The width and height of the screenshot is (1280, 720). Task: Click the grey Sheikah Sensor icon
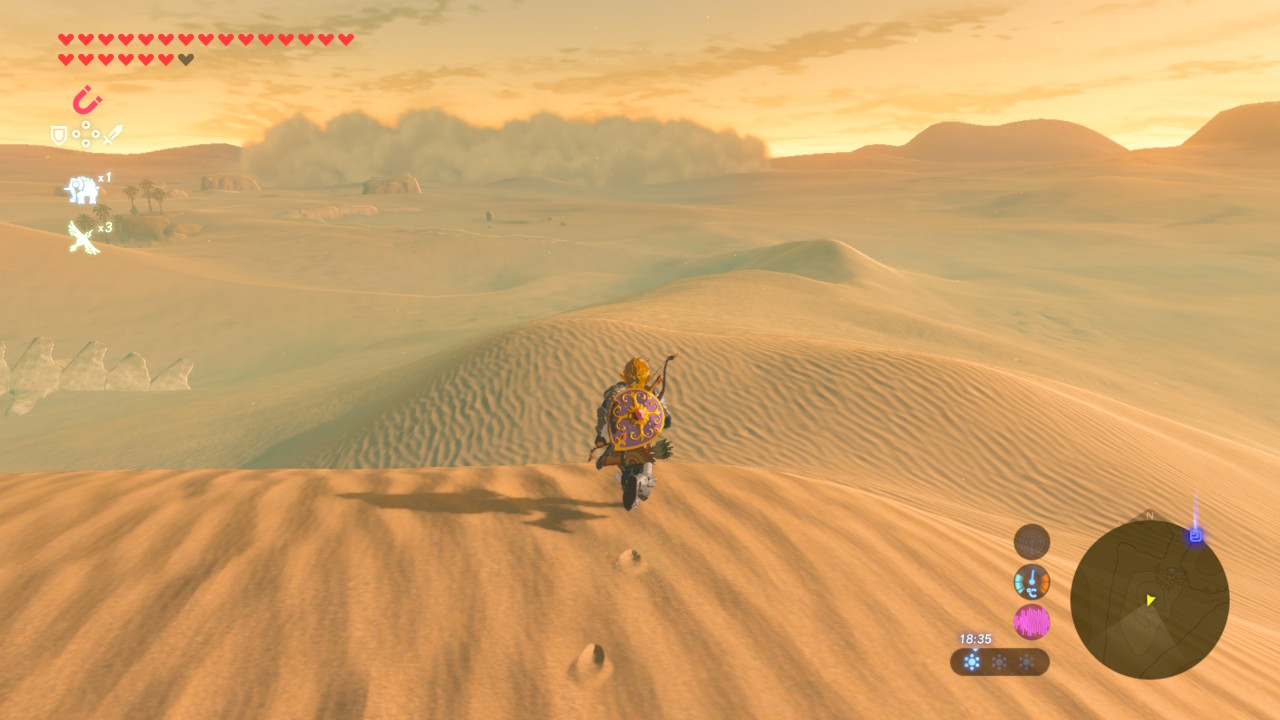pyautogui.click(x=1031, y=542)
